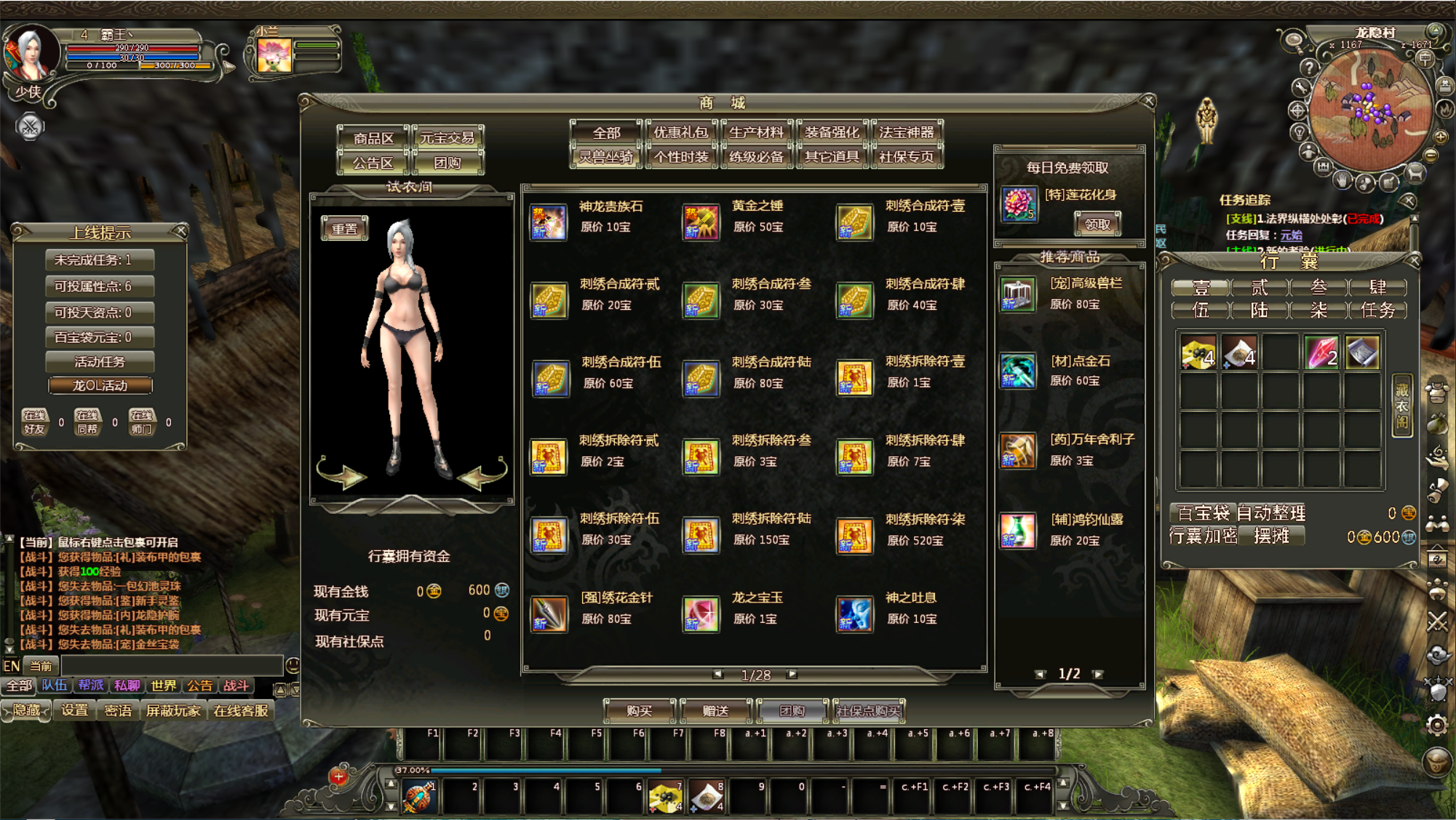Pick the 龙之宝玉 shop item
This screenshot has width=1456, height=820.
pos(701,613)
